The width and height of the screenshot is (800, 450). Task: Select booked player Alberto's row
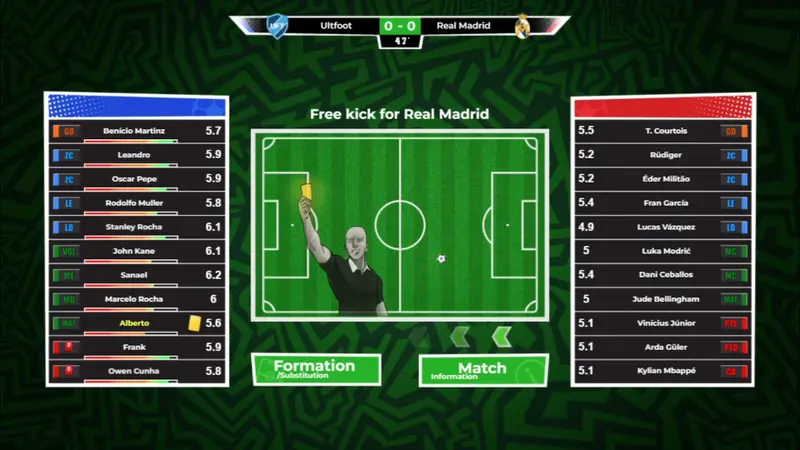coord(134,323)
